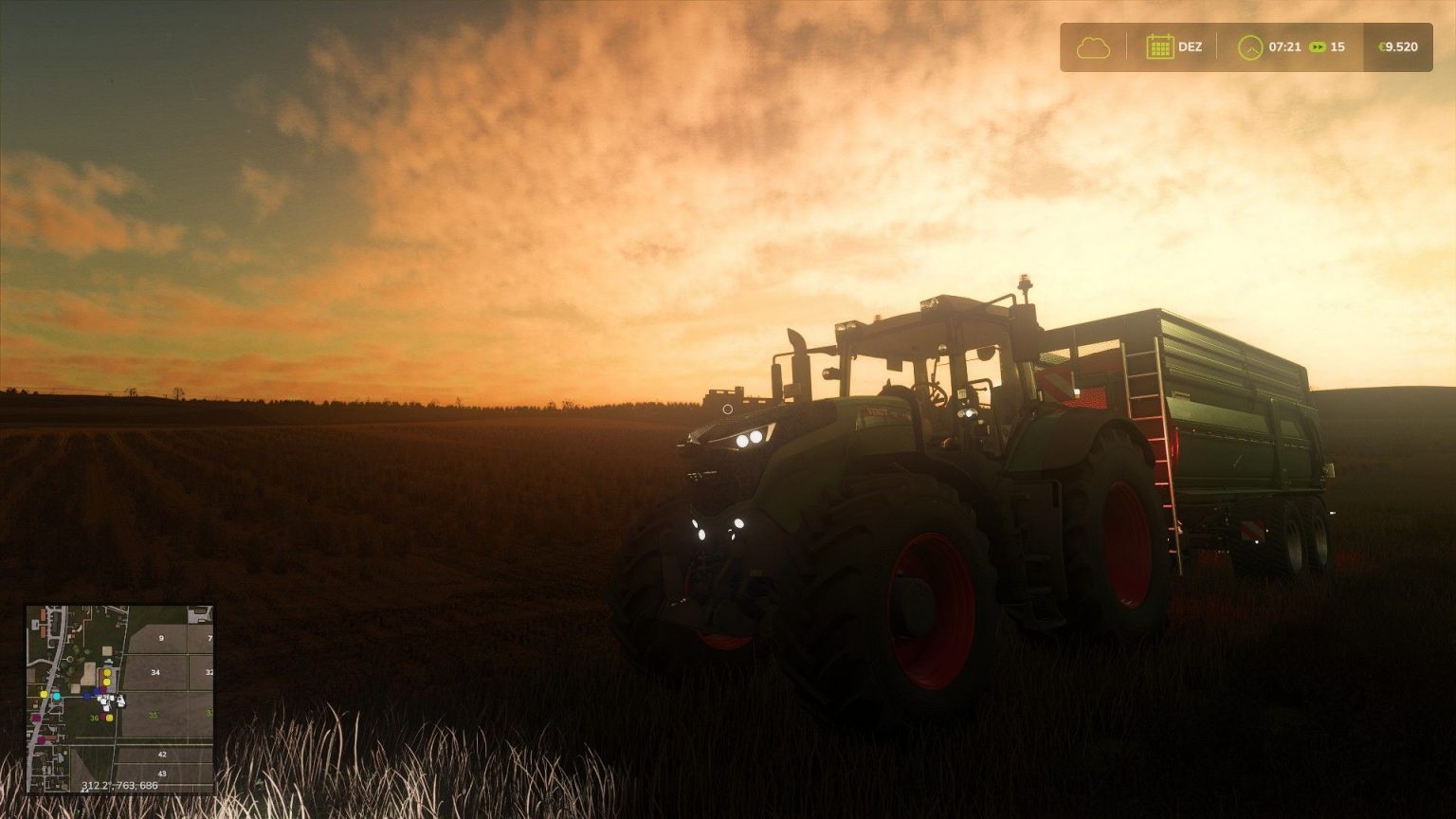Click the field 42 label on the map
1456x819 pixels.
click(x=162, y=755)
